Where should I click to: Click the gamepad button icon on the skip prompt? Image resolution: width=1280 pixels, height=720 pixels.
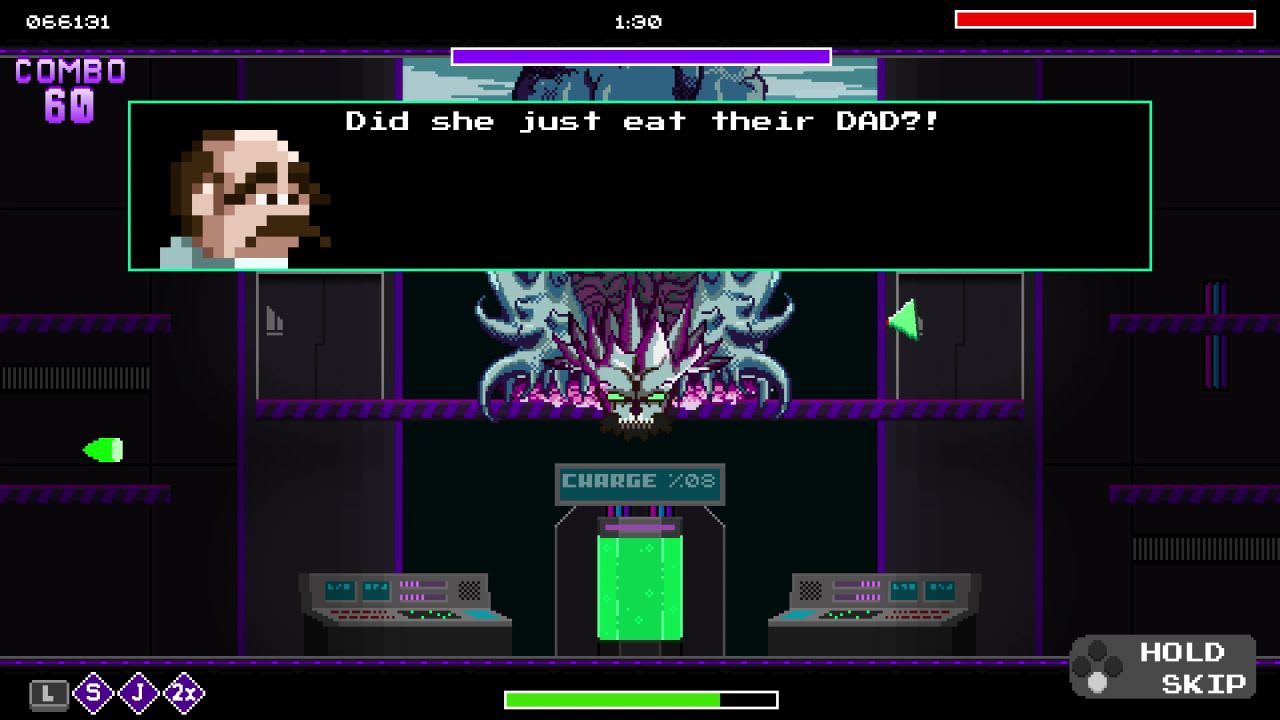click(x=1100, y=666)
